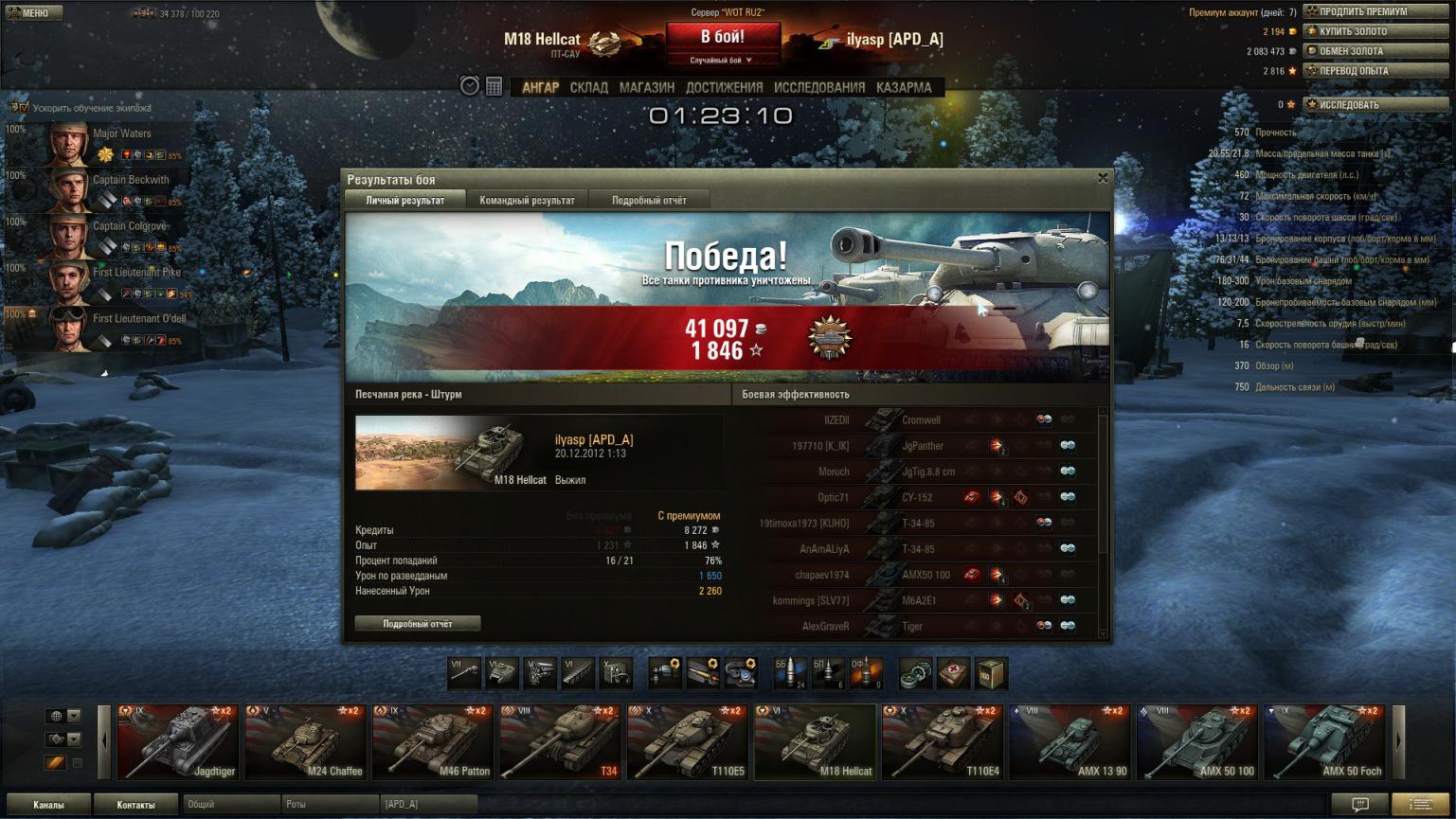Click Продлить премиум button
Screen dimensions: 1456x819
(1375, 11)
